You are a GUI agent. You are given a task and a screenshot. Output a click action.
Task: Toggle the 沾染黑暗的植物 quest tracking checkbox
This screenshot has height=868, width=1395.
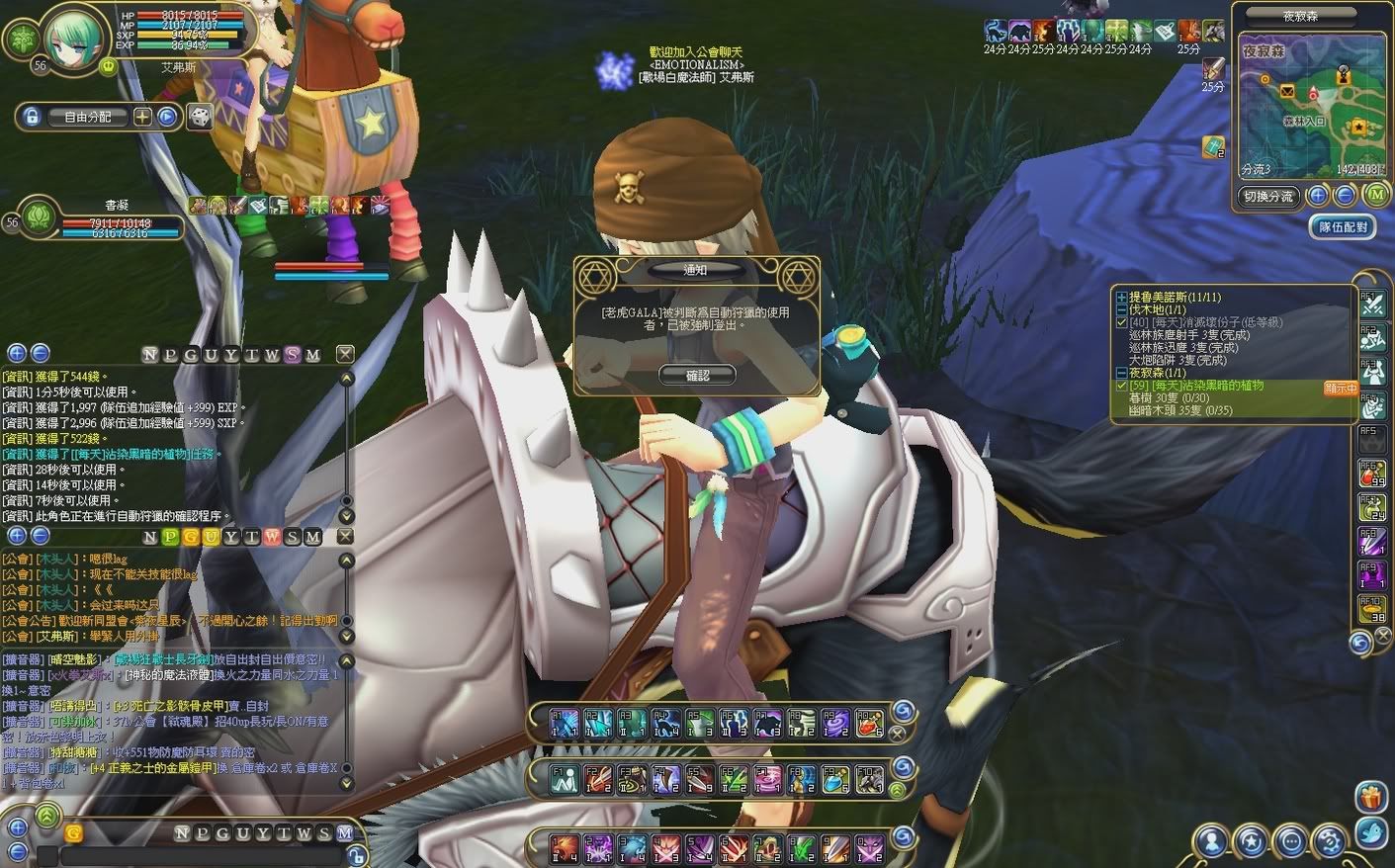tap(1121, 386)
